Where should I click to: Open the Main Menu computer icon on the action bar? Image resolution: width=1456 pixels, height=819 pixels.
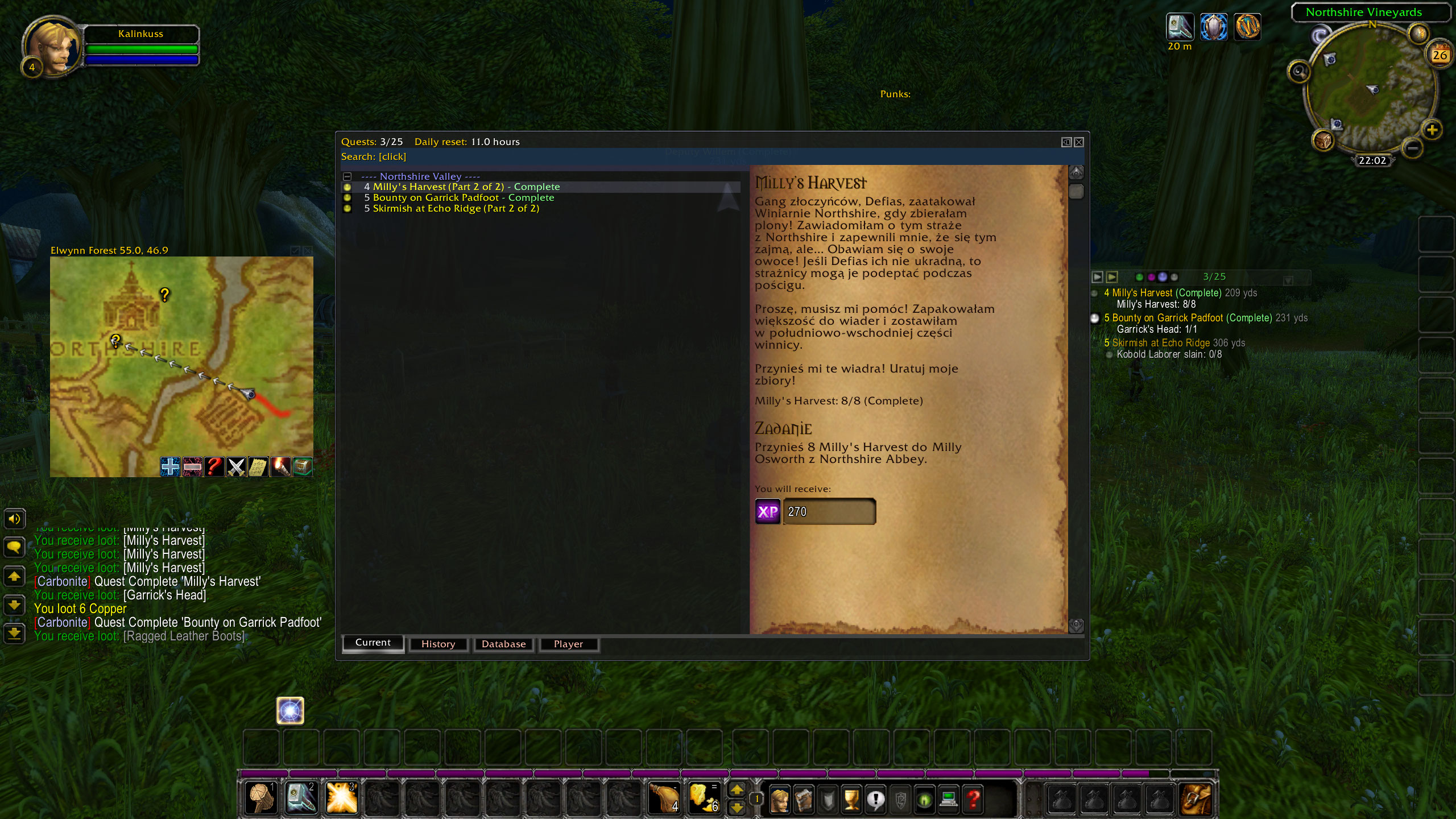950,799
